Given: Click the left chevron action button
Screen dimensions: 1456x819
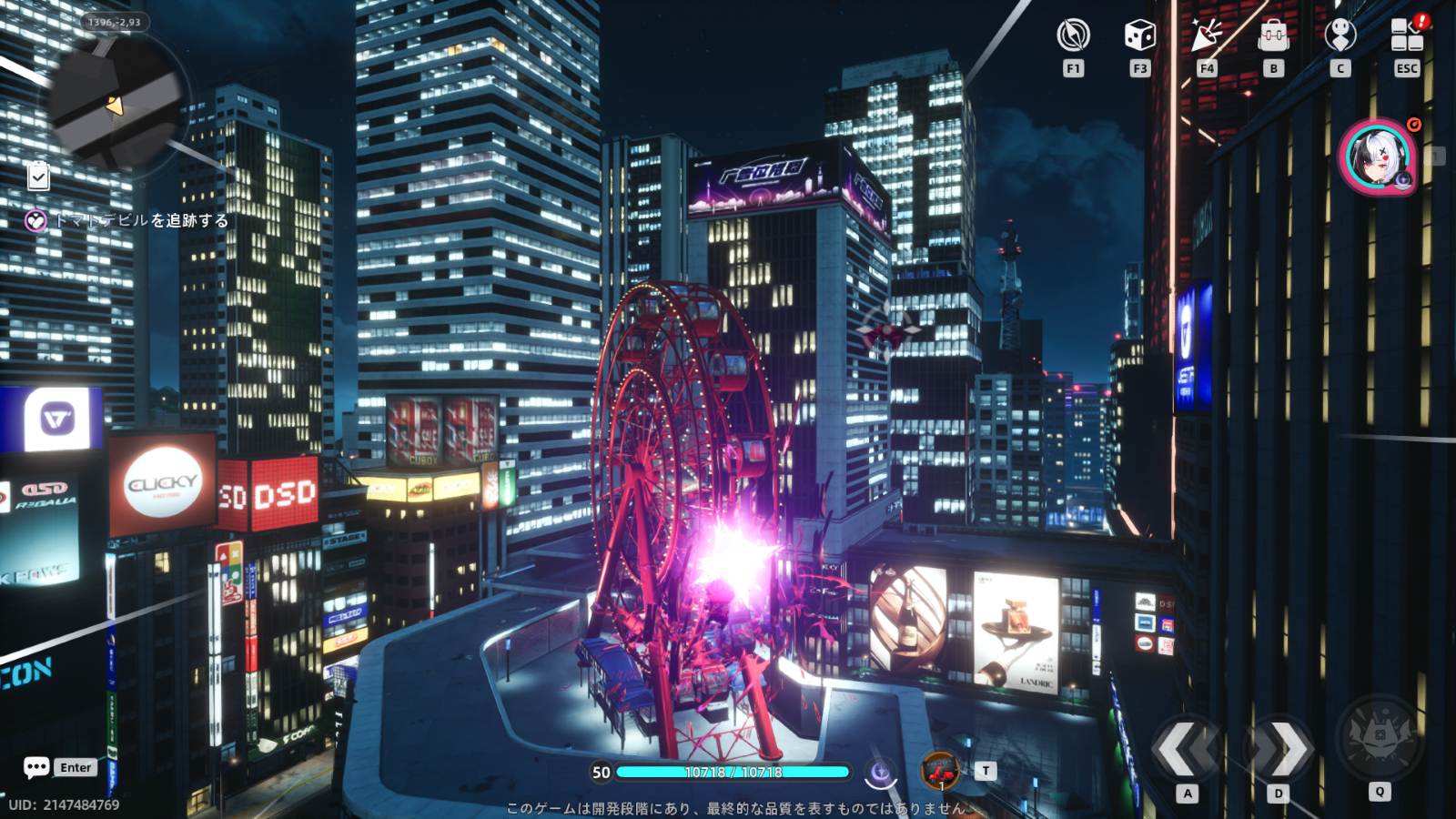Looking at the screenshot, I should (1187, 748).
